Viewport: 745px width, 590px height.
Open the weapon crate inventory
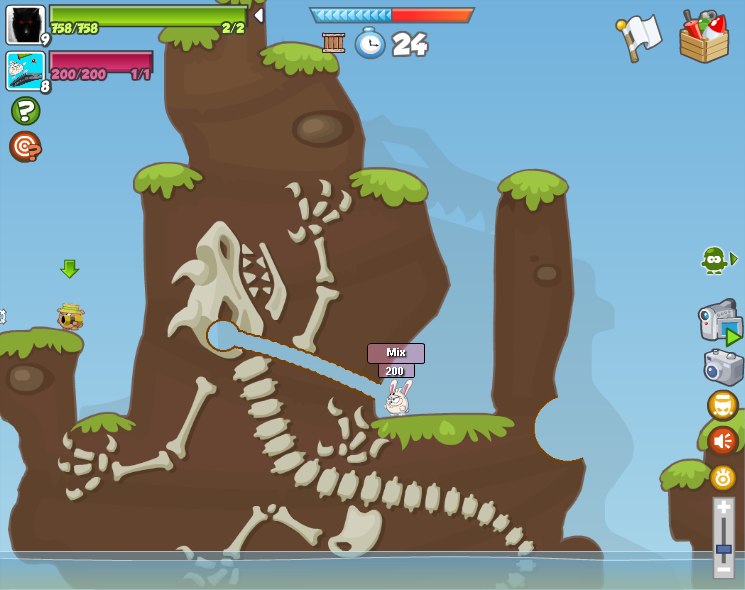703,38
